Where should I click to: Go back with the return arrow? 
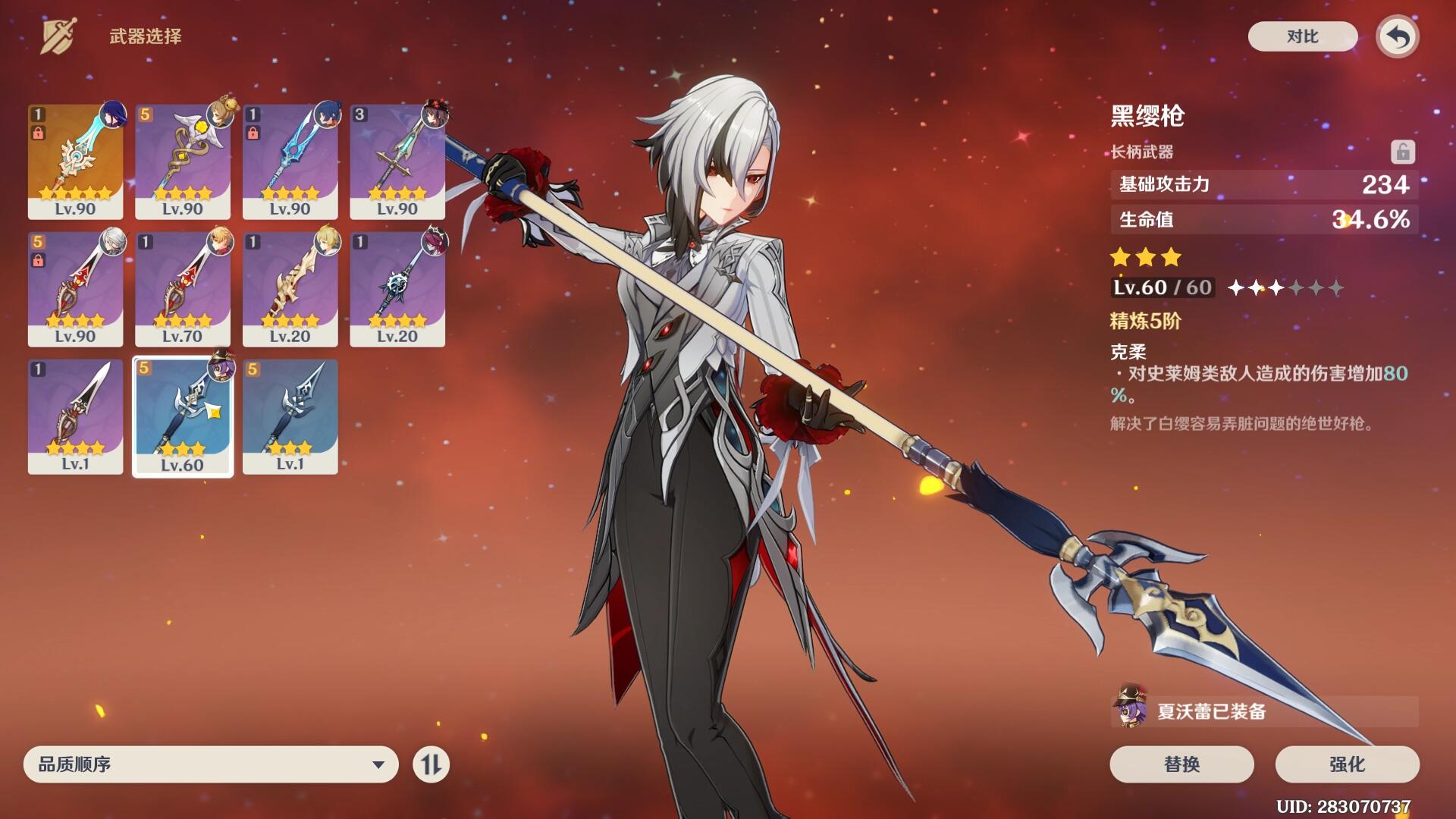1398,36
